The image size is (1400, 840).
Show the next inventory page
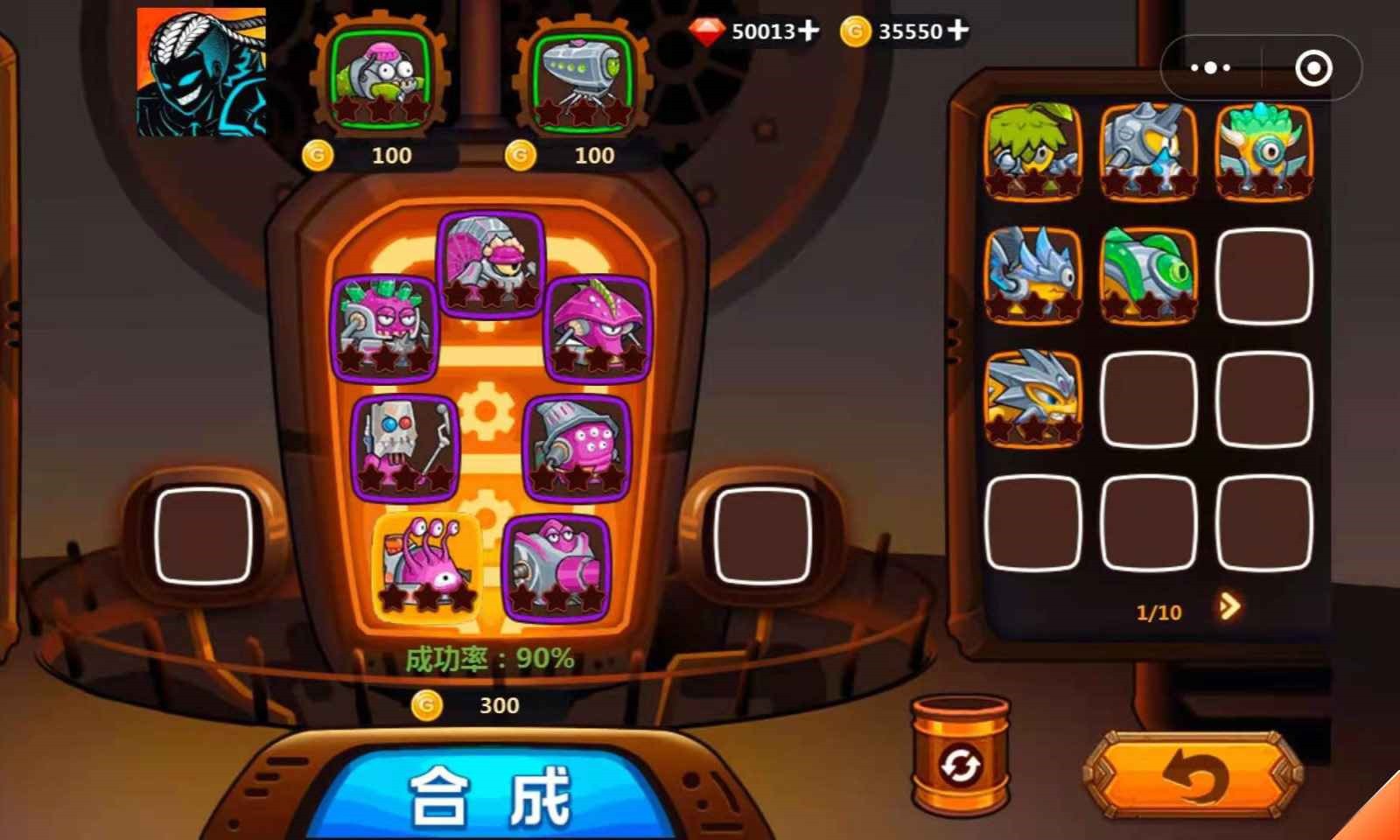tap(1229, 606)
